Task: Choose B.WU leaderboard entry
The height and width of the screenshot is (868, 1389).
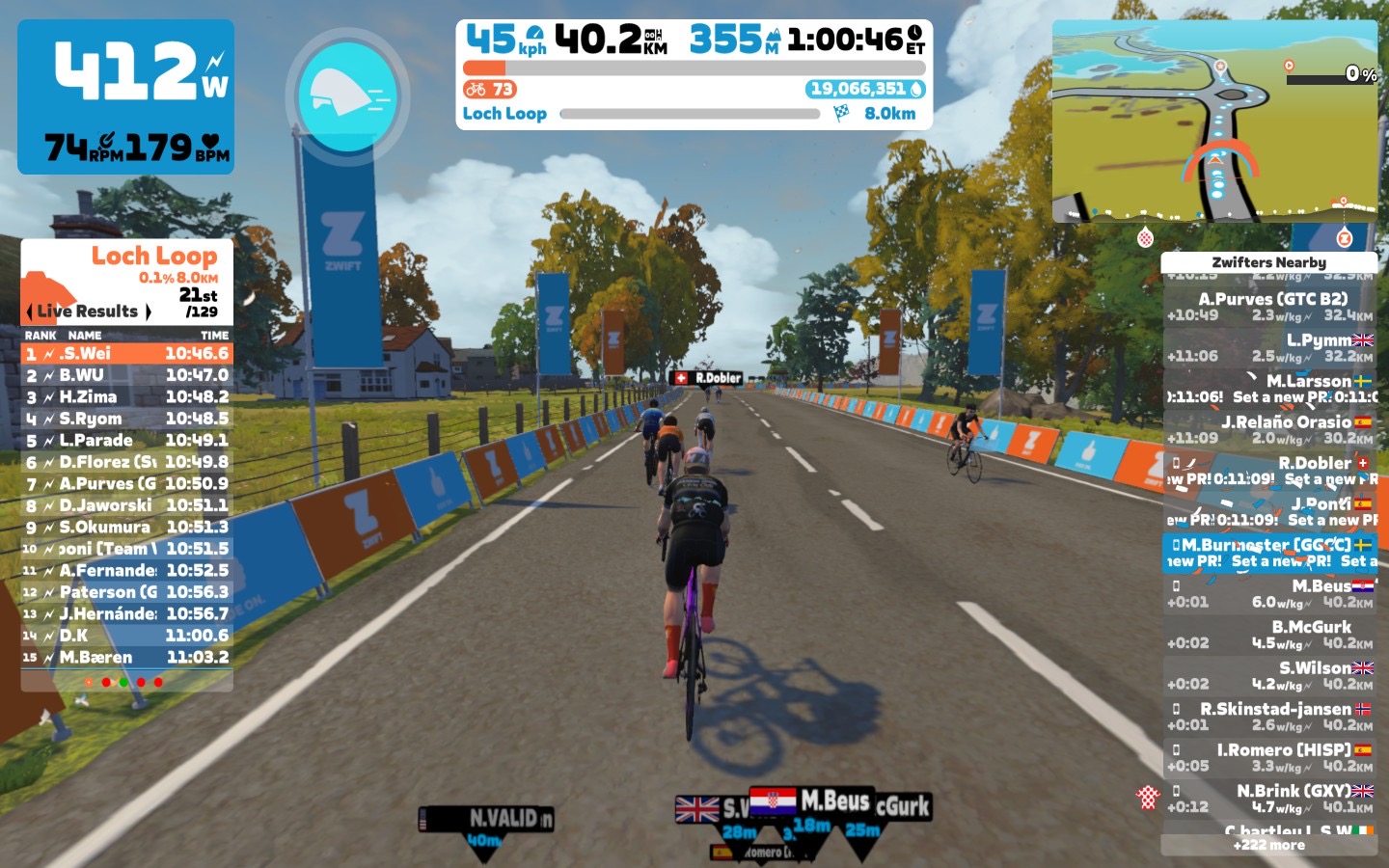Action: point(127,375)
